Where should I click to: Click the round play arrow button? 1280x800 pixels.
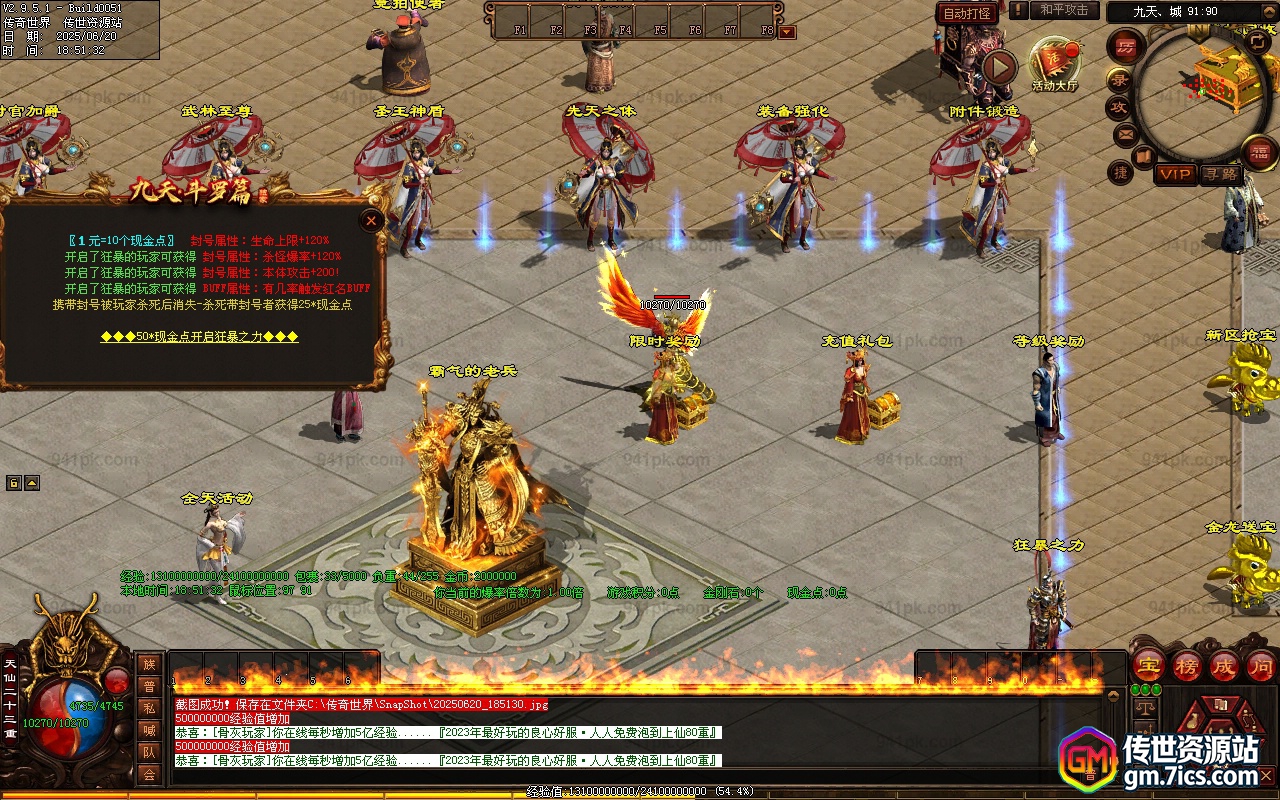click(999, 68)
